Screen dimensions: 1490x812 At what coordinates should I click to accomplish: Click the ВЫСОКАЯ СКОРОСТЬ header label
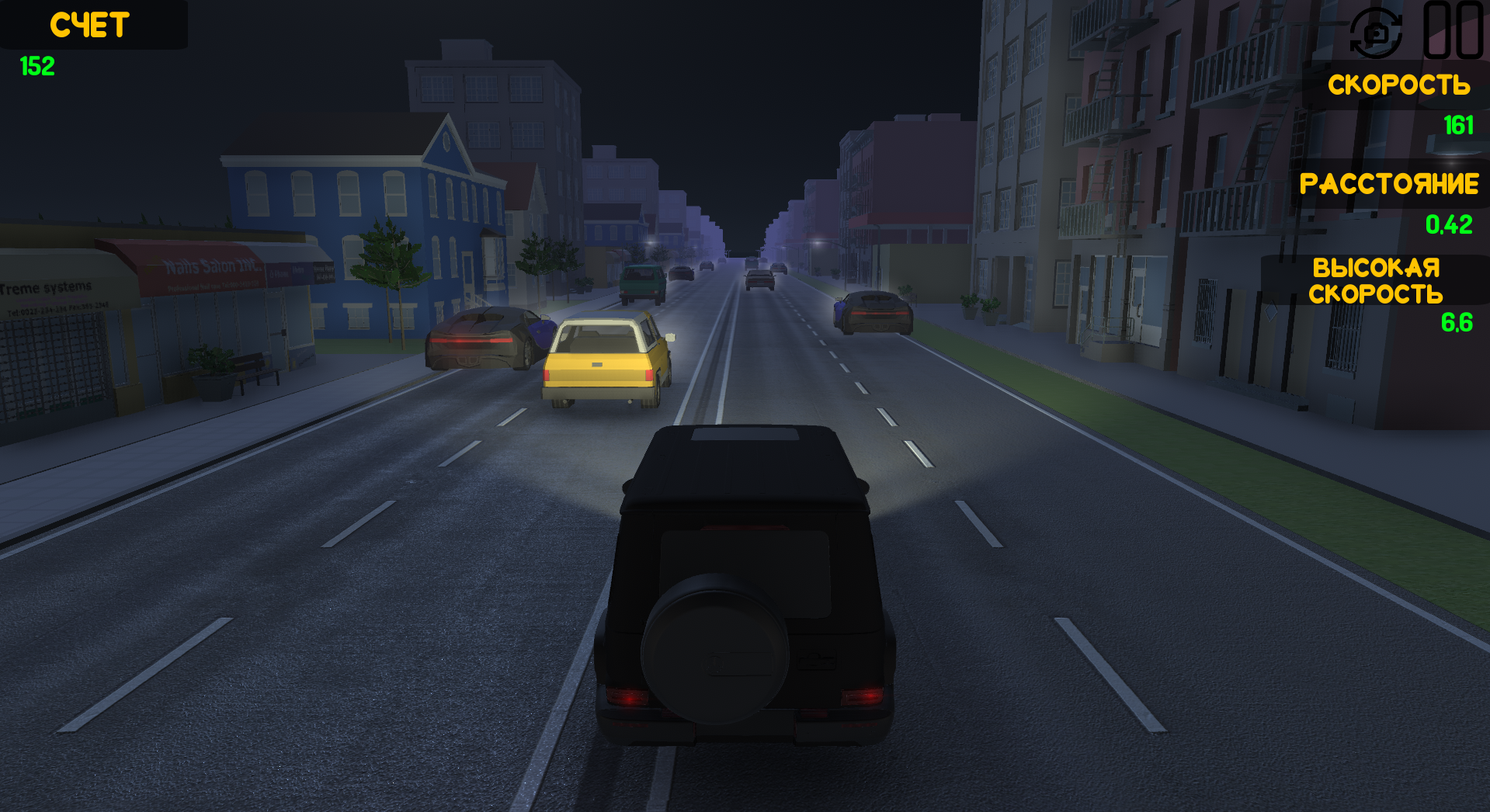pyautogui.click(x=1376, y=281)
